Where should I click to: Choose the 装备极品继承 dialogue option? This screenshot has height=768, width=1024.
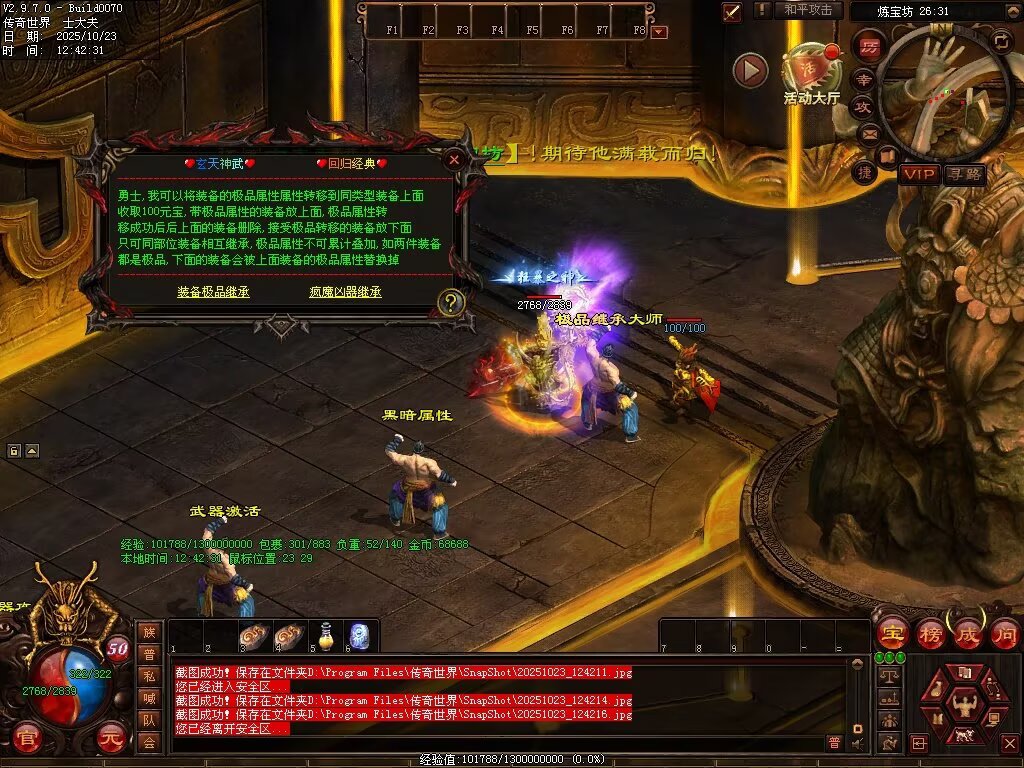(213, 292)
